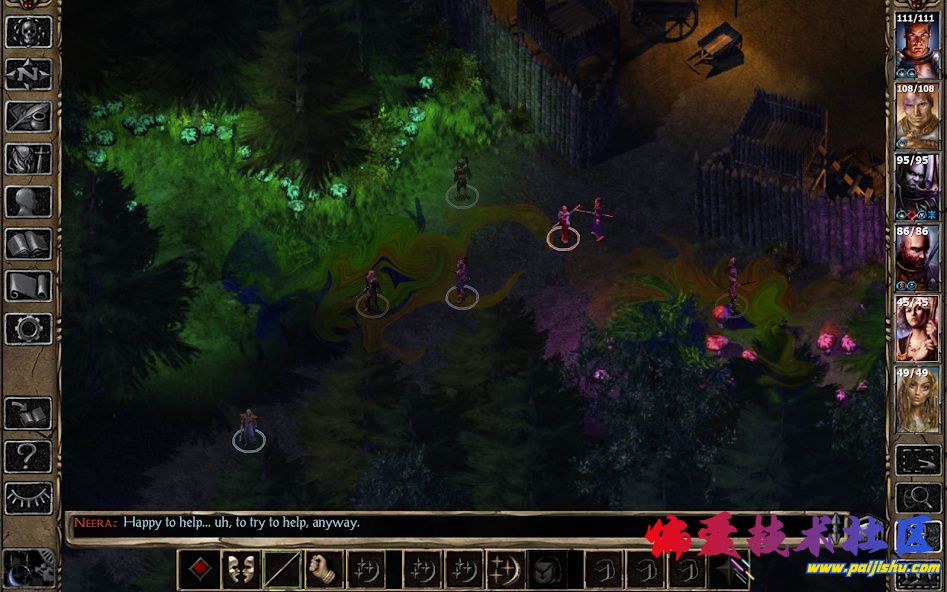The height and width of the screenshot is (592, 947).
Task: Open the inventory screen icon
Action: (28, 159)
